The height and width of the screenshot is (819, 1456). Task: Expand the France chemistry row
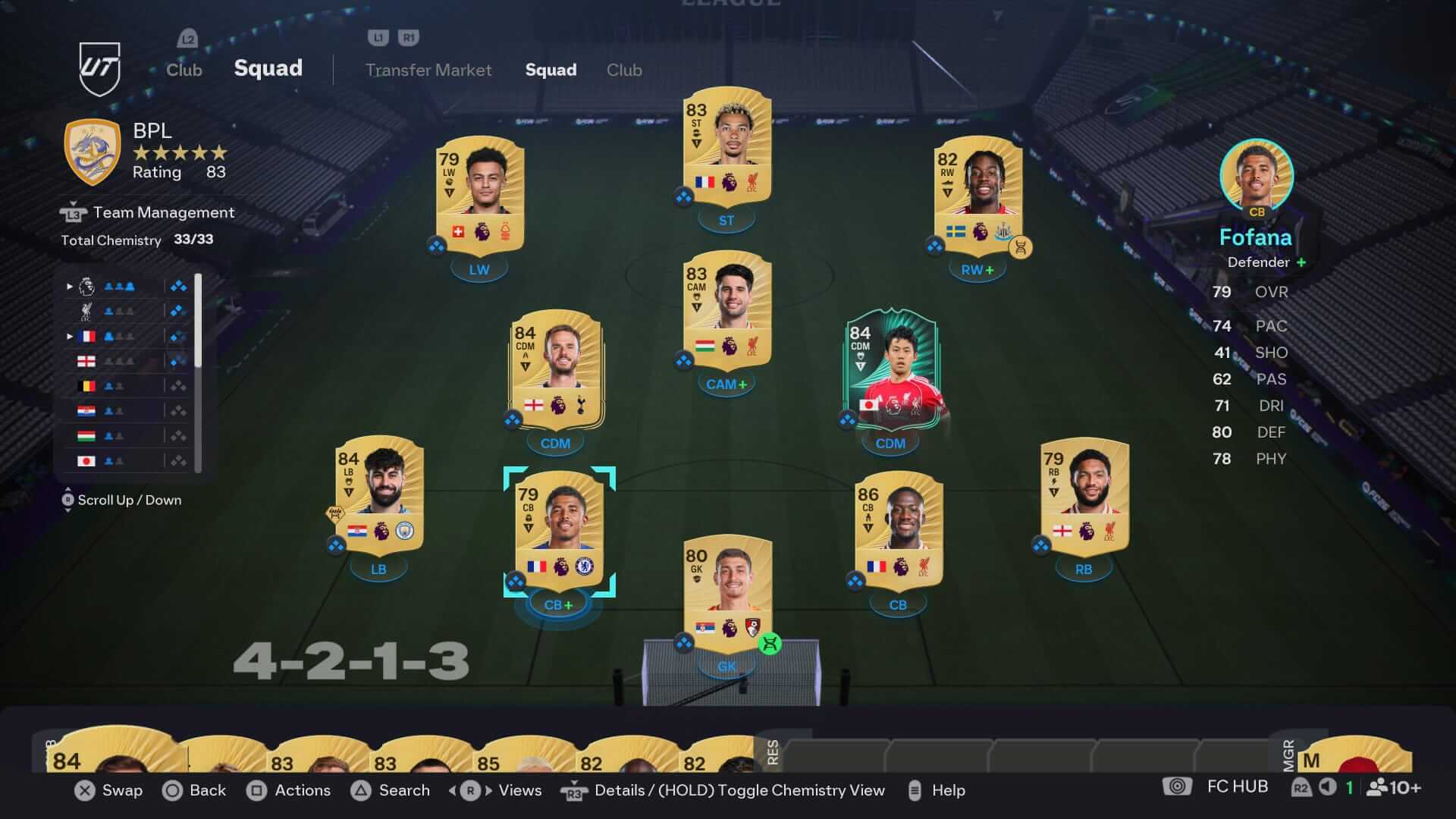click(x=70, y=336)
